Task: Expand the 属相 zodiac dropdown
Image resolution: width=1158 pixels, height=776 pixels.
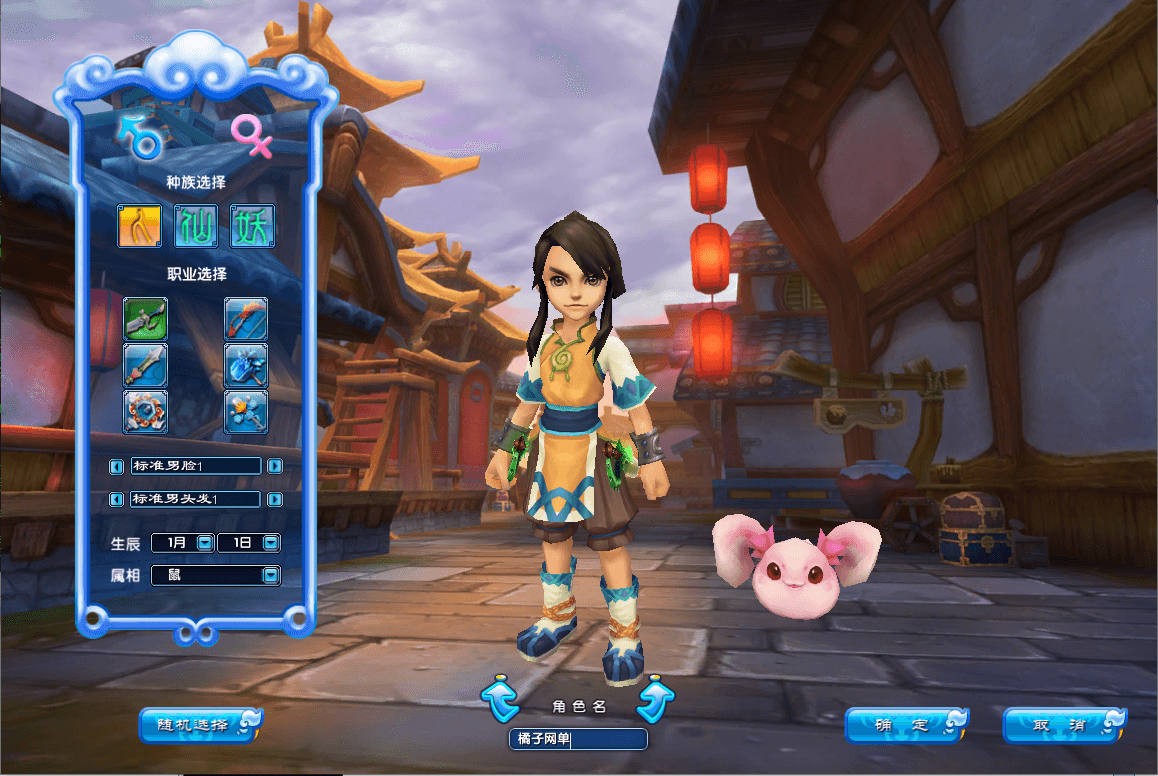Action: (x=270, y=575)
